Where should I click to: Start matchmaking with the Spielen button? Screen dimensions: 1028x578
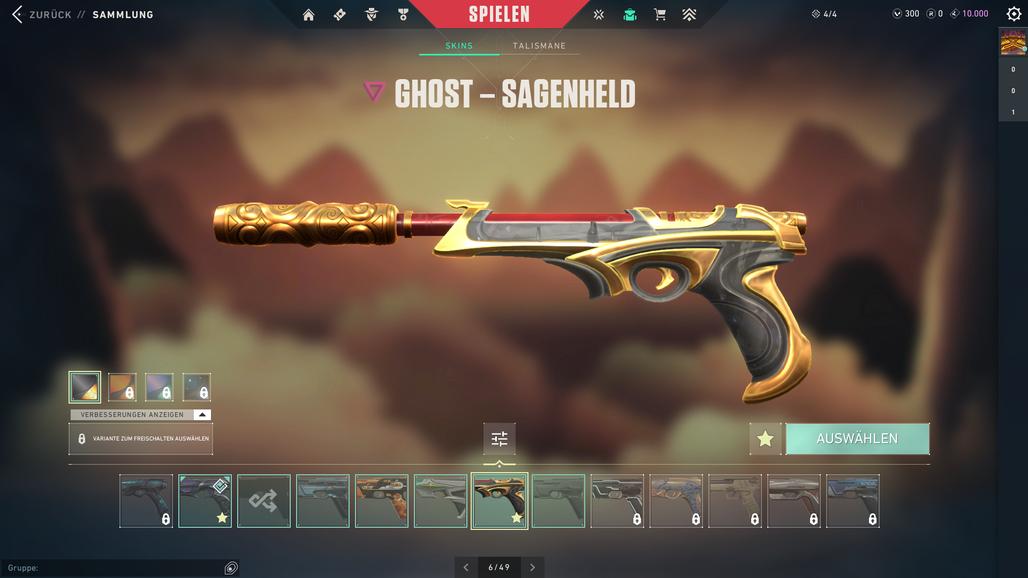(x=499, y=14)
